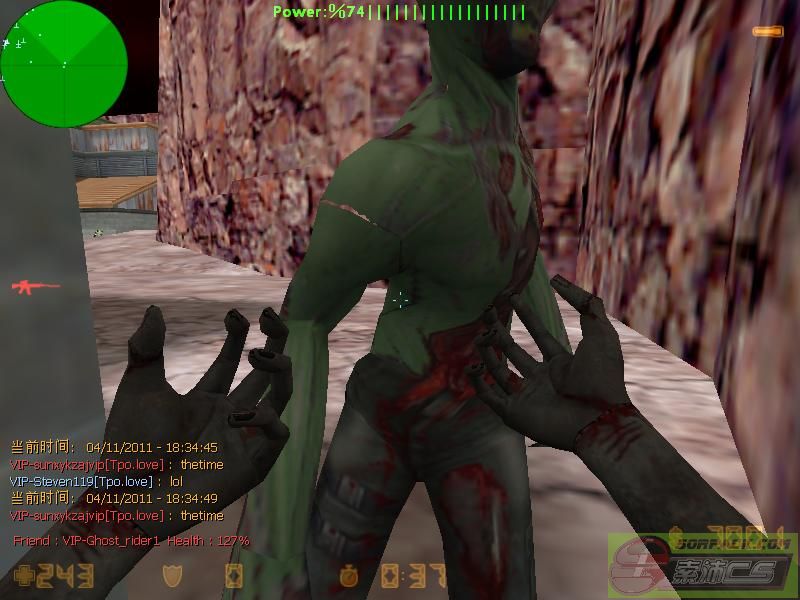Click the armor shield icon

[174, 576]
